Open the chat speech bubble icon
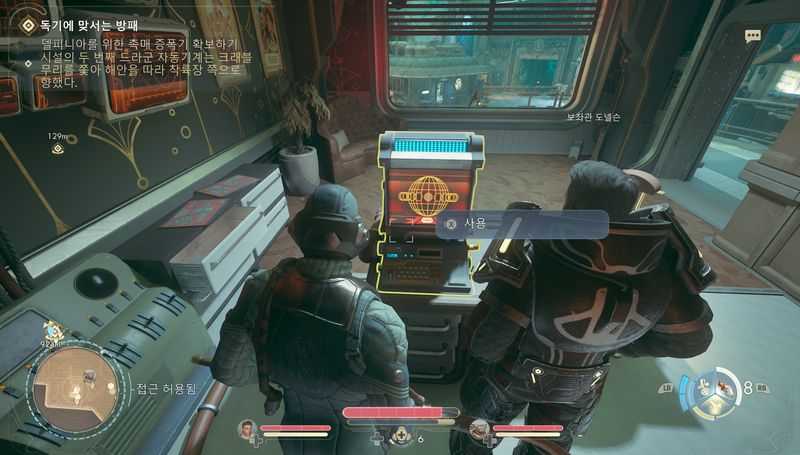Image resolution: width=800 pixels, height=455 pixels. tap(752, 36)
